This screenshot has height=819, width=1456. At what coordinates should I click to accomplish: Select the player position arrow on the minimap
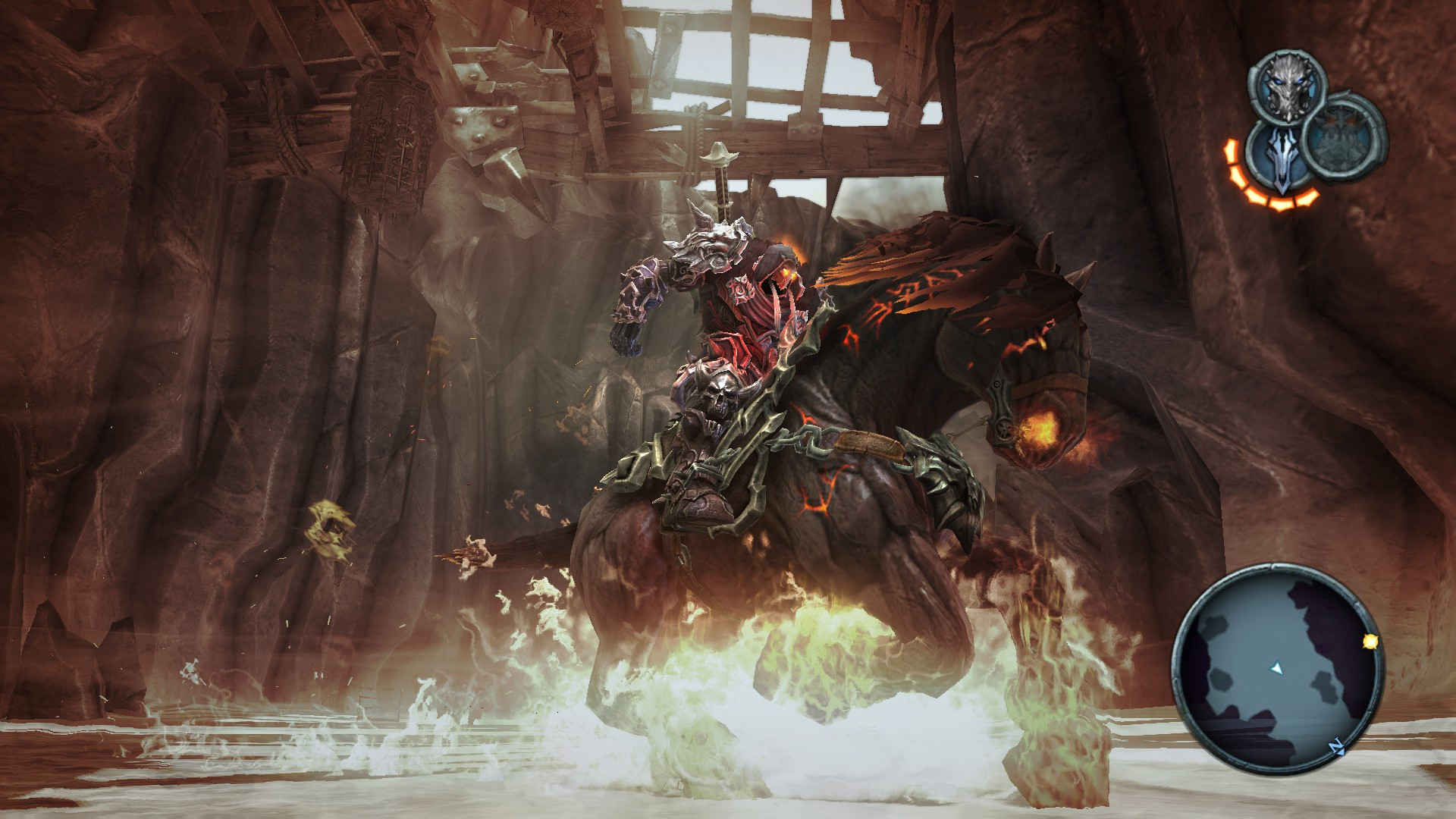pos(1276,668)
